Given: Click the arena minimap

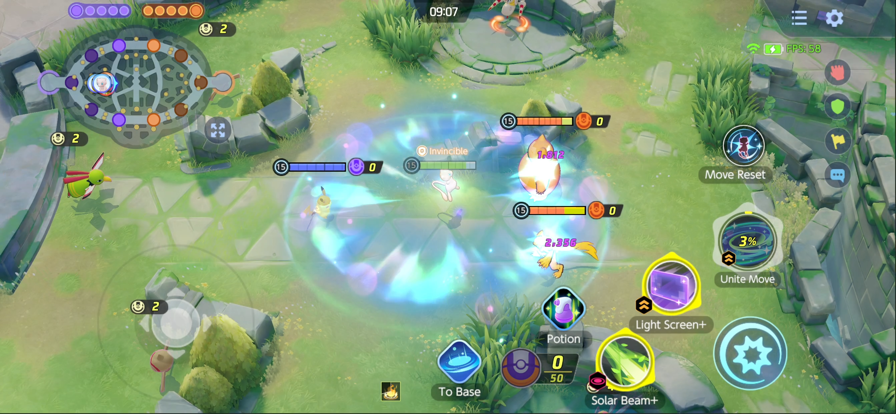Looking at the screenshot, I should pos(137,82).
